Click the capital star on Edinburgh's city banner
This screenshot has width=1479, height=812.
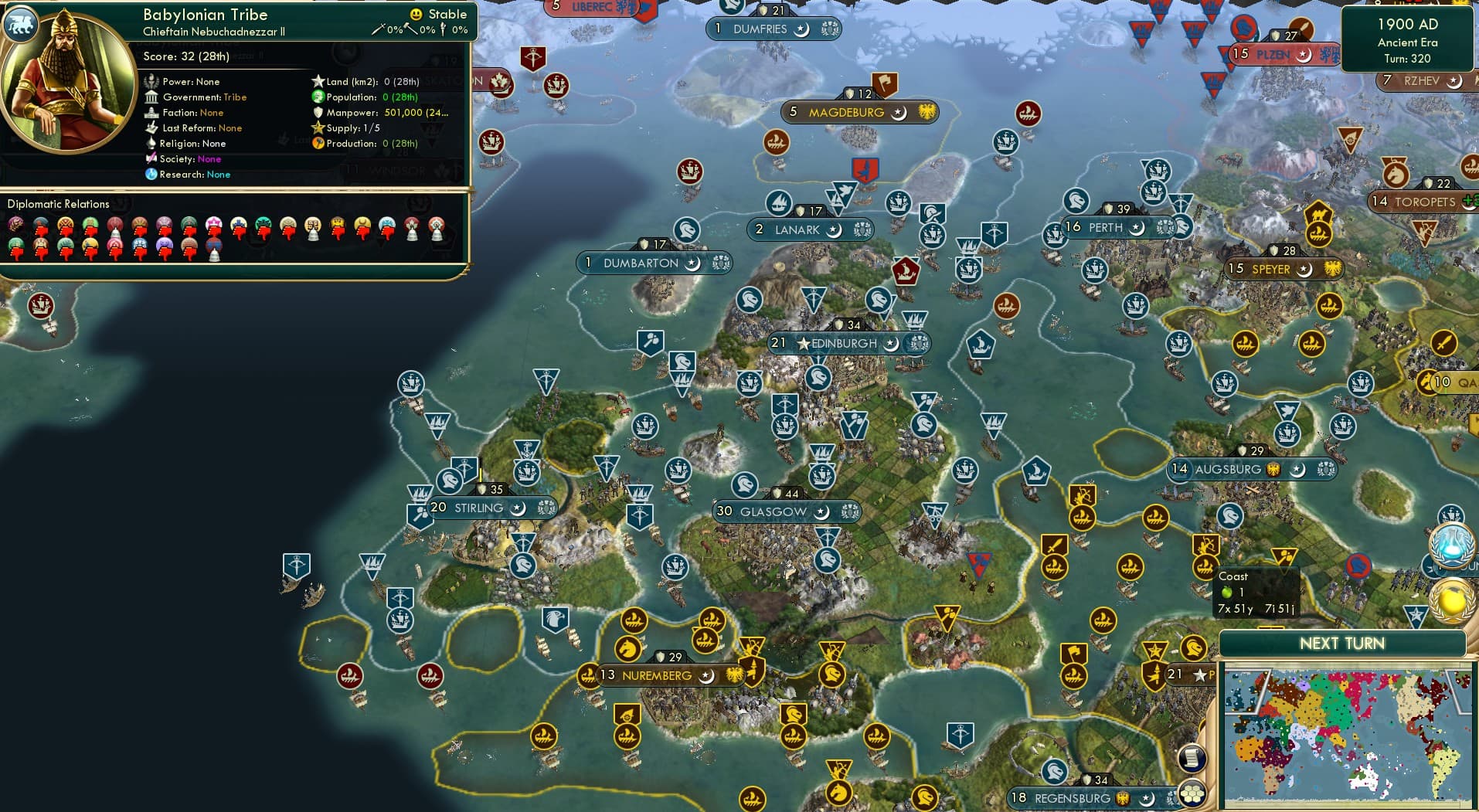pyautogui.click(x=804, y=343)
